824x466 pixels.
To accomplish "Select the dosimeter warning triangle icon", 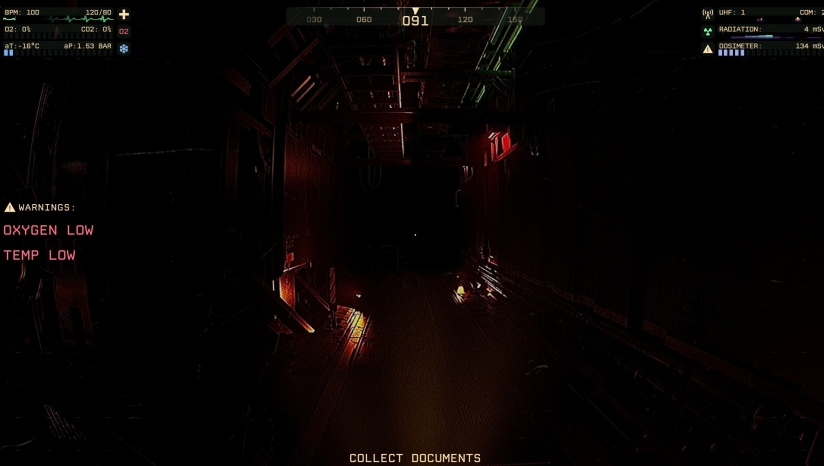I will [708, 47].
